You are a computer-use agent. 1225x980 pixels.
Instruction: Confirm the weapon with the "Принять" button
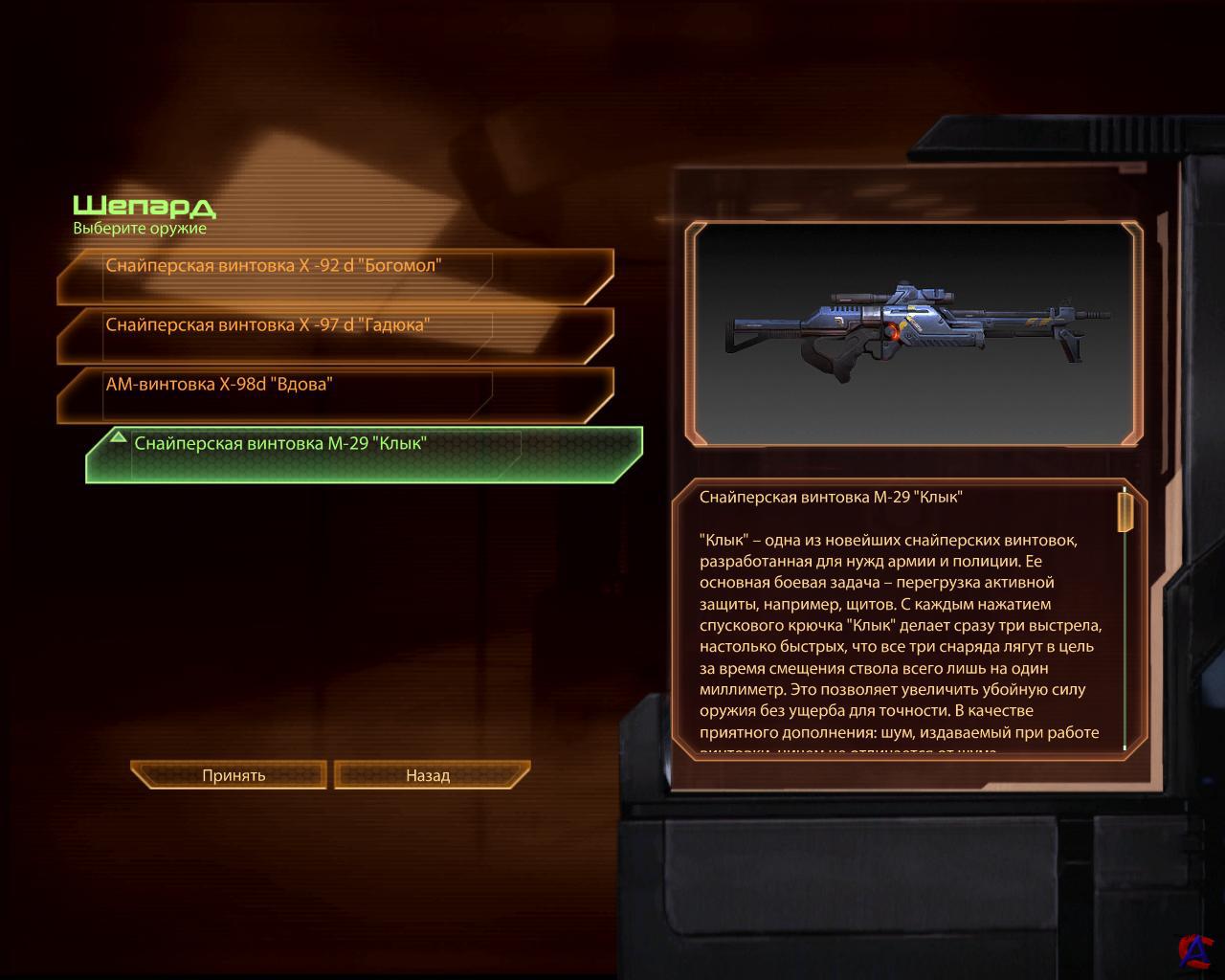coord(234,775)
